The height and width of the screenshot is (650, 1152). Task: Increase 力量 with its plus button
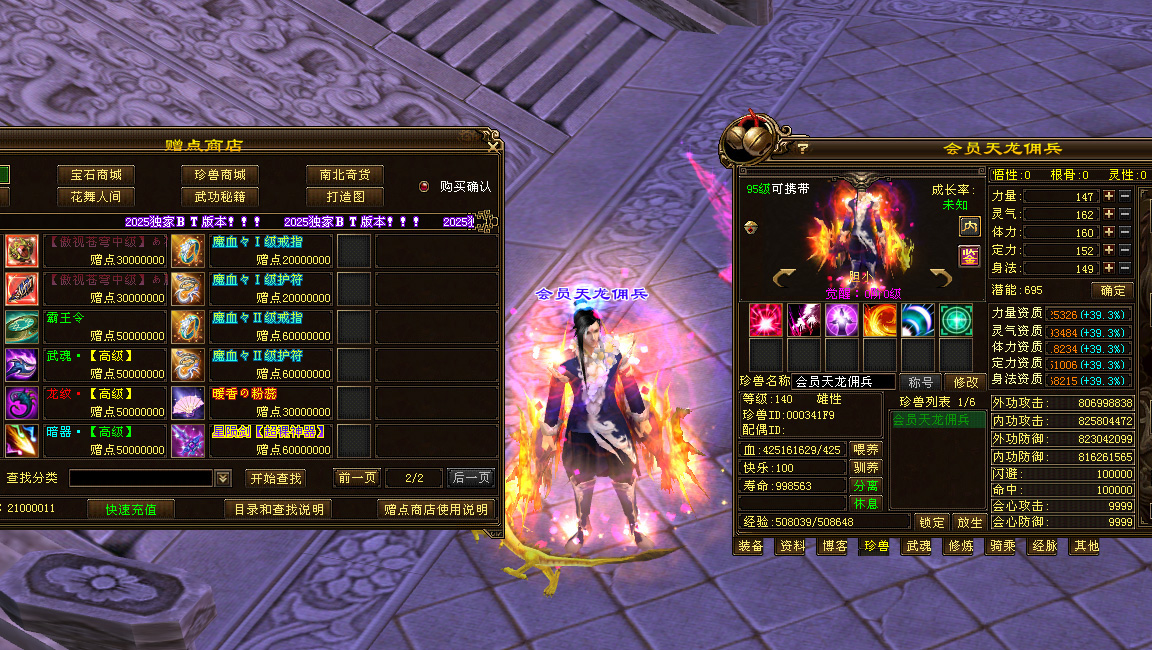[1108, 196]
